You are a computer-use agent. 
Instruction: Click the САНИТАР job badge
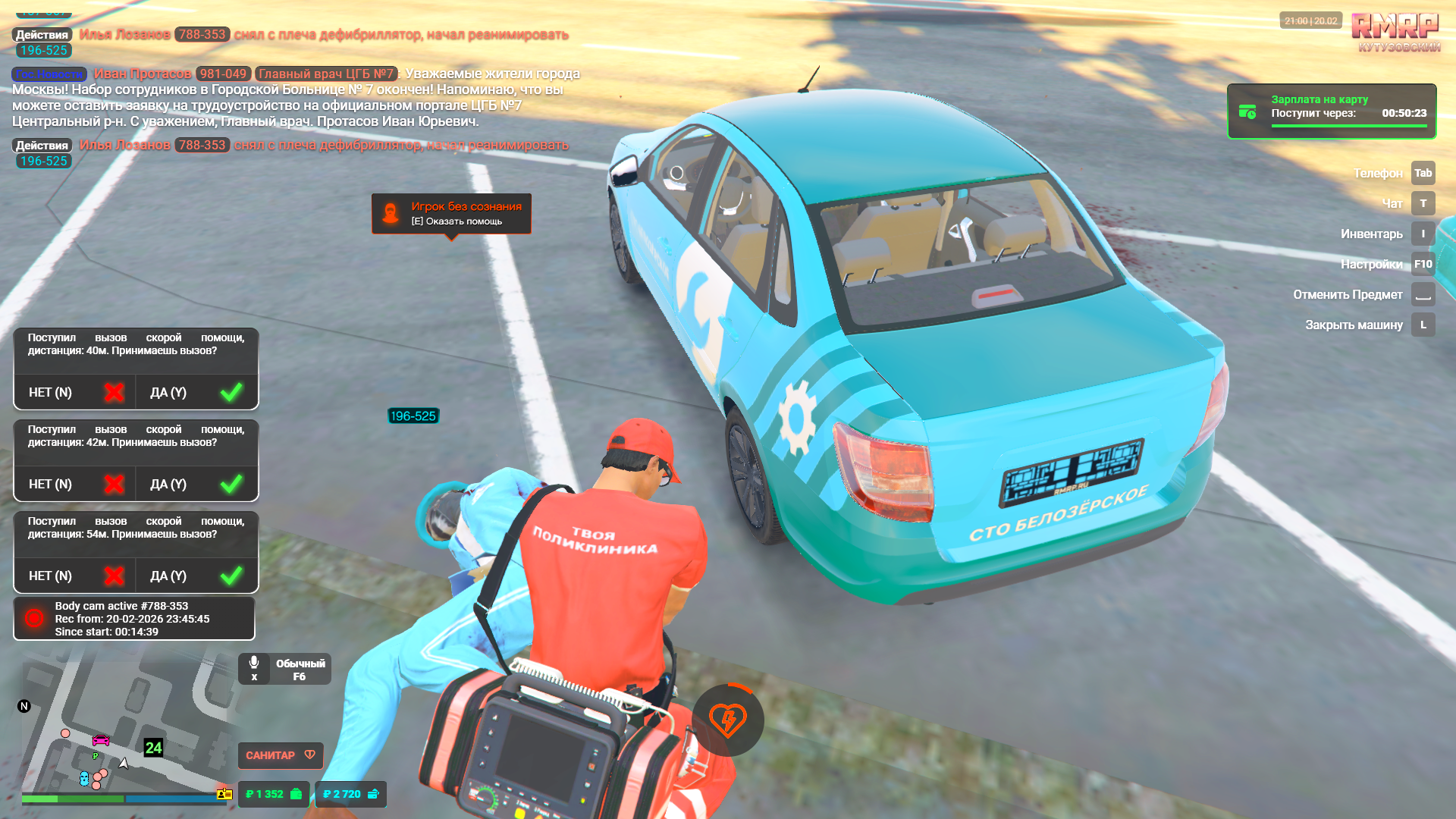pos(281,755)
